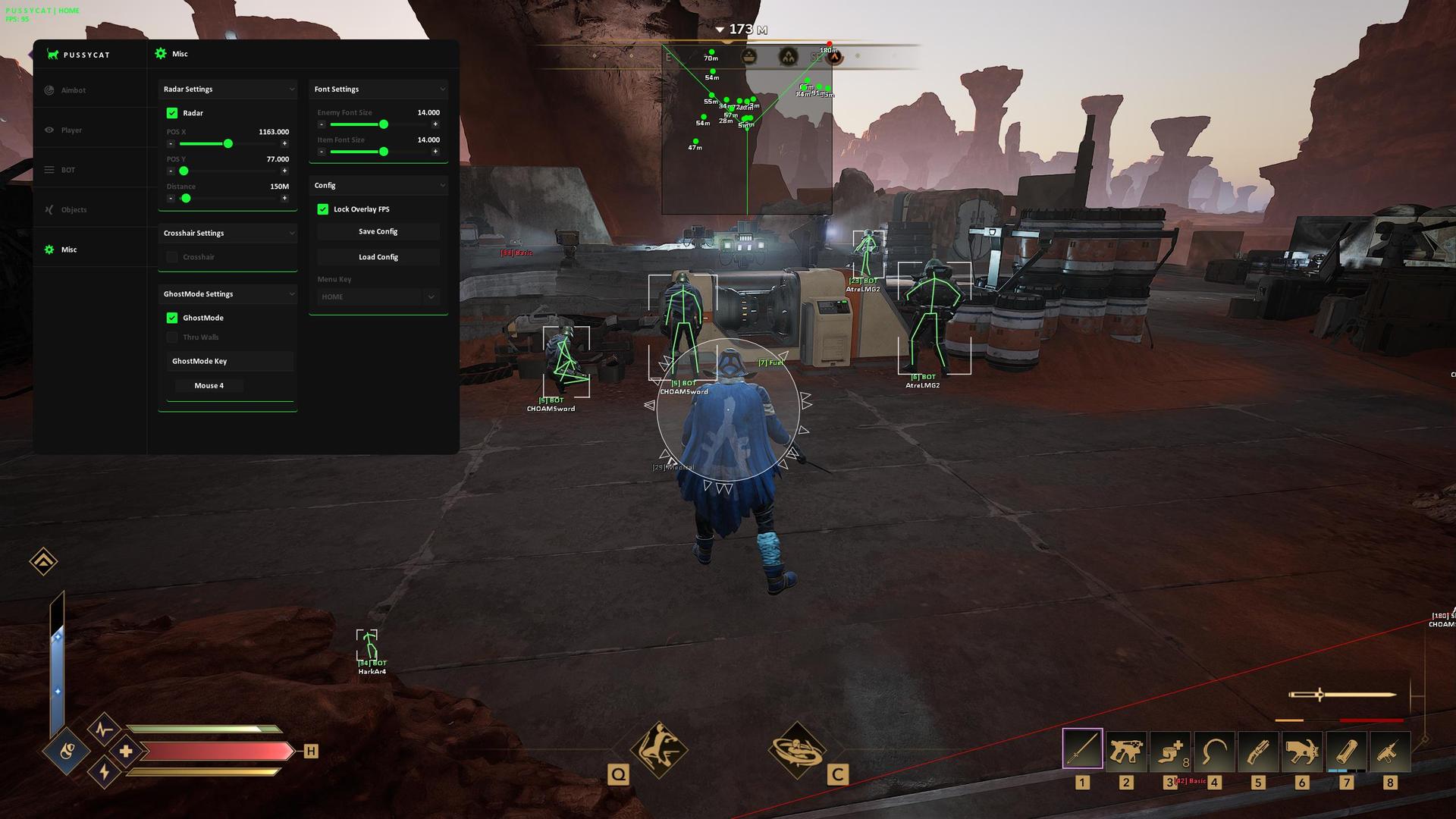Equip the submachine gun in slot 8
Image resolution: width=1456 pixels, height=819 pixels.
pyautogui.click(x=1390, y=750)
